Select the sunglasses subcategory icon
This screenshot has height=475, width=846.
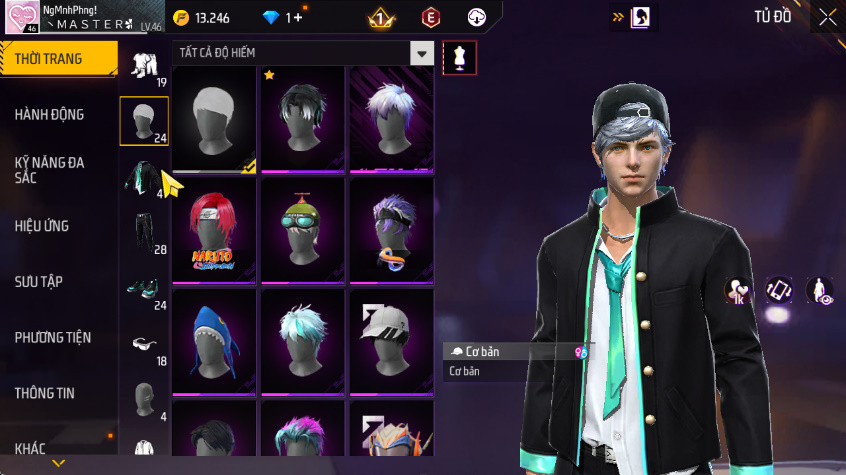143,344
